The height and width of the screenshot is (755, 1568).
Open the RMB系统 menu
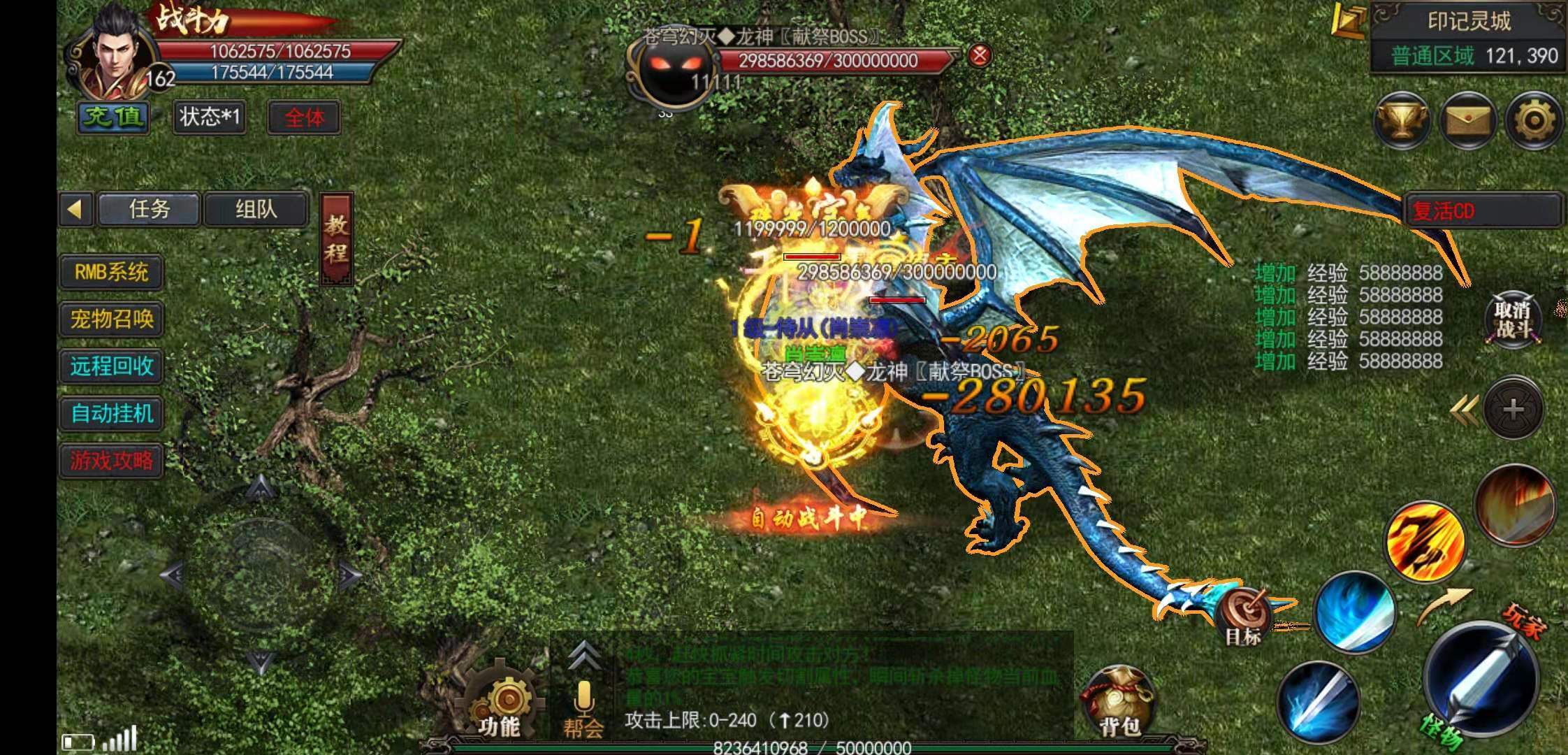(112, 272)
